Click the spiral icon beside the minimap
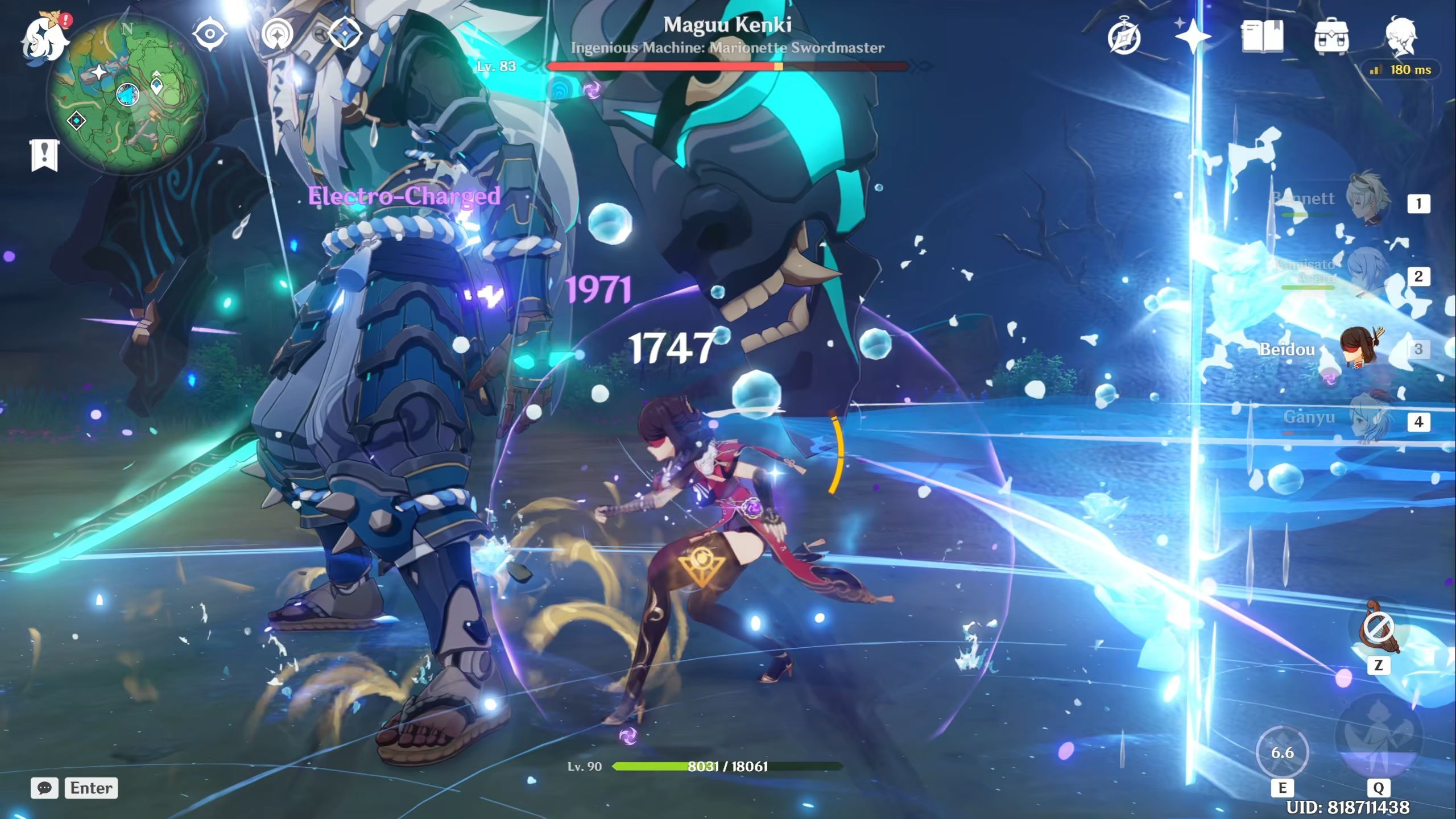The height and width of the screenshot is (819, 1456). point(278,34)
